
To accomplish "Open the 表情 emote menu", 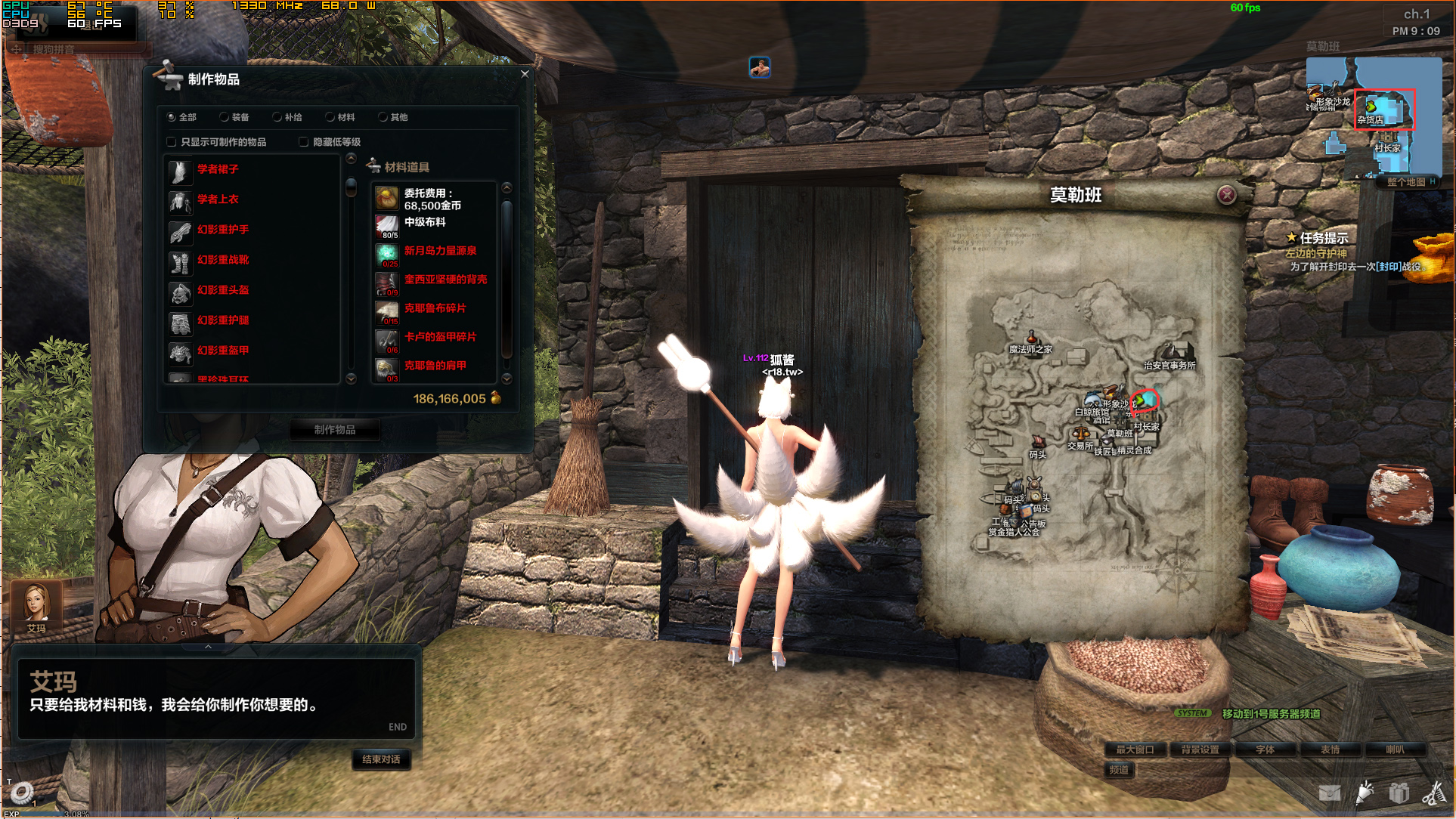I will coord(1330,749).
